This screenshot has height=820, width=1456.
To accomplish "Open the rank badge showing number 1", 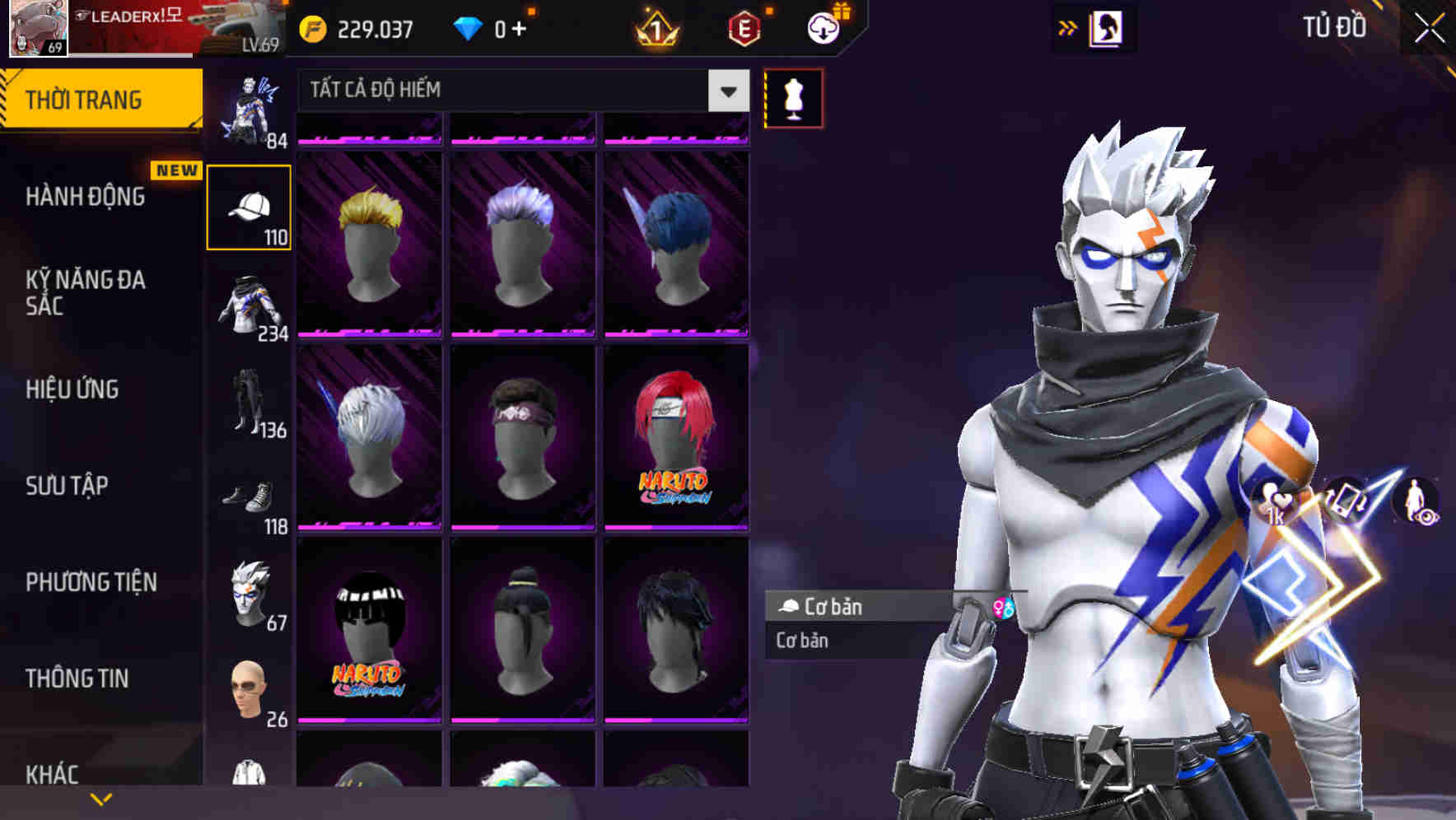I will click(x=654, y=27).
